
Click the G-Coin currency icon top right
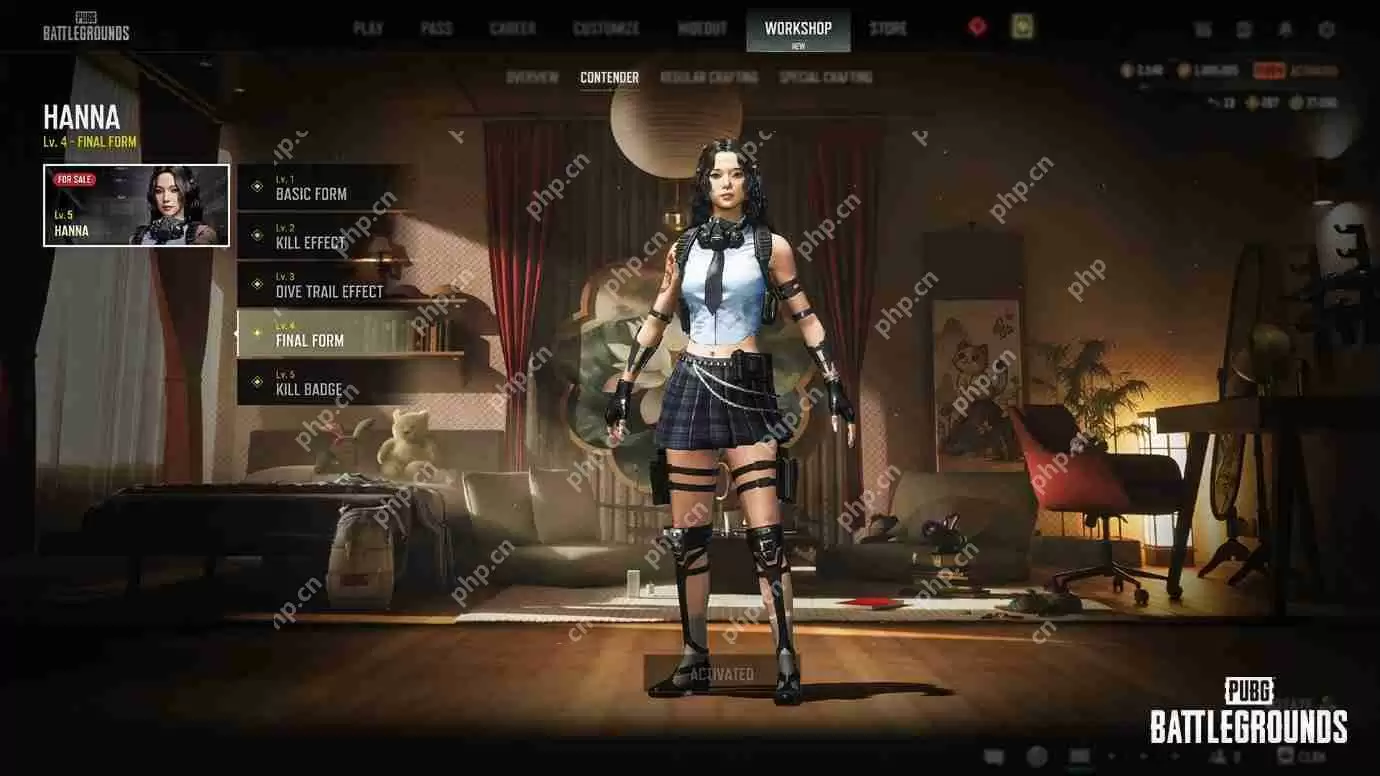click(x=1127, y=69)
